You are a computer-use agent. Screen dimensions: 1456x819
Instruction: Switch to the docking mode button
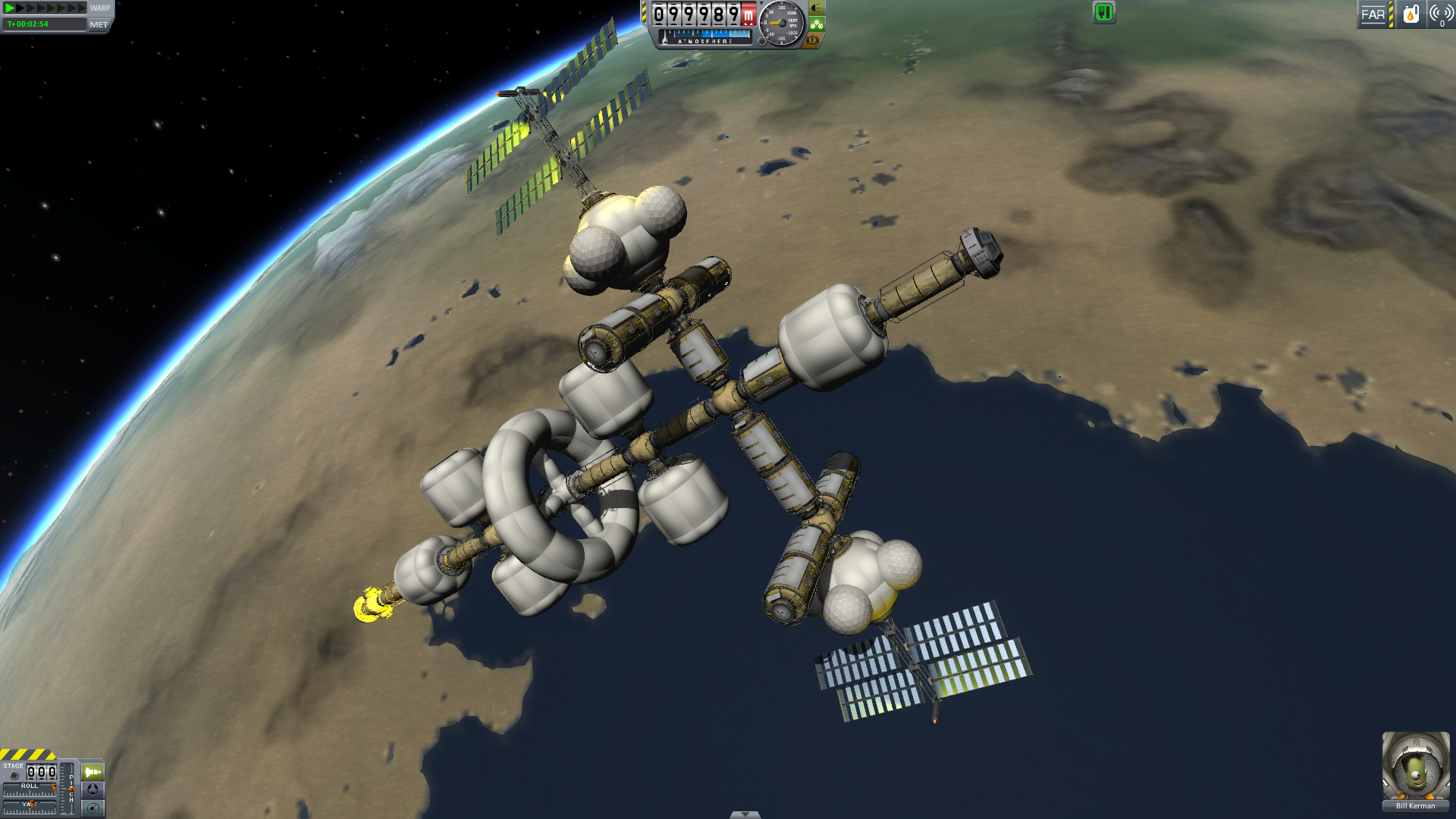[93, 789]
